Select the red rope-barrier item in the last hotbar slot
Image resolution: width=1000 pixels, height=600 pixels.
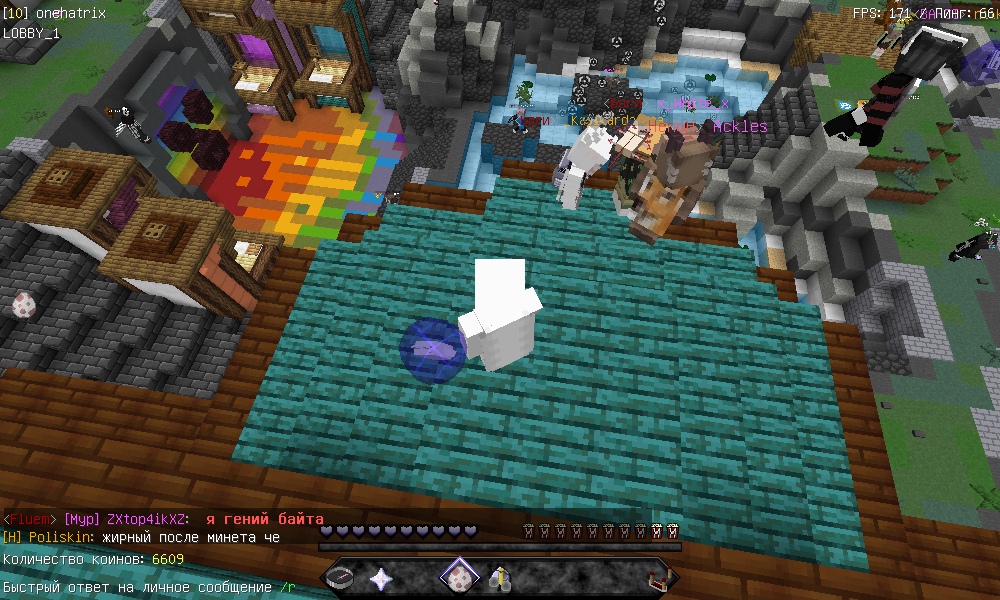pyautogui.click(x=656, y=577)
